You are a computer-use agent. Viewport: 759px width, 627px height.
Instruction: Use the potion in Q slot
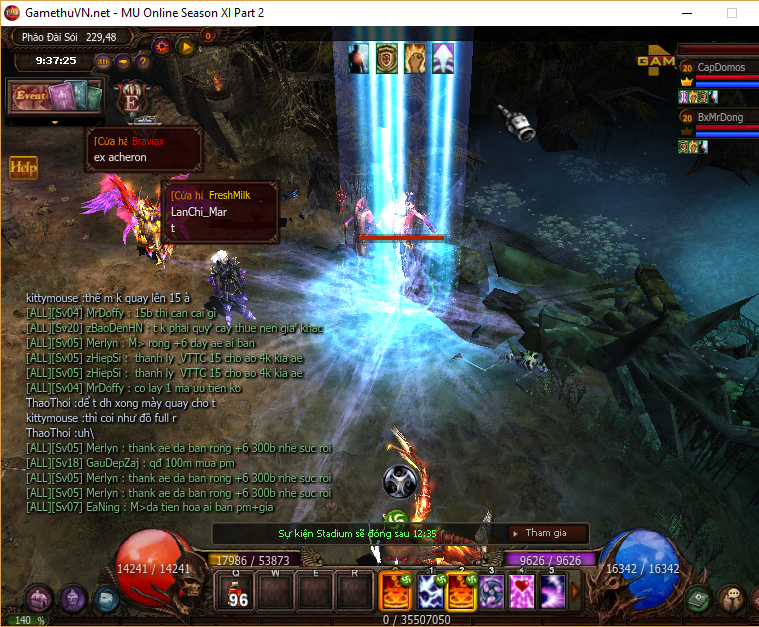[x=238, y=594]
